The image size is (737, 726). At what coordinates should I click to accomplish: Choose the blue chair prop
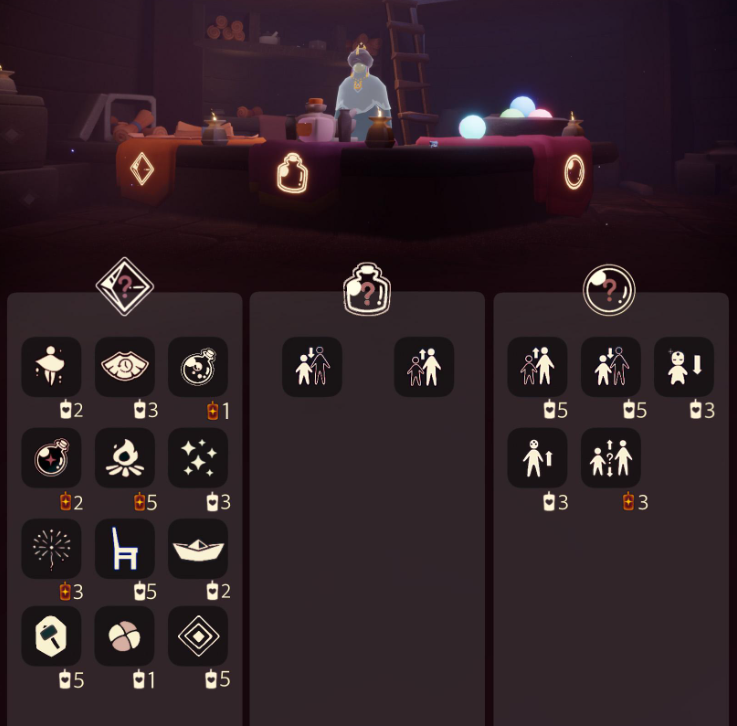(125, 549)
